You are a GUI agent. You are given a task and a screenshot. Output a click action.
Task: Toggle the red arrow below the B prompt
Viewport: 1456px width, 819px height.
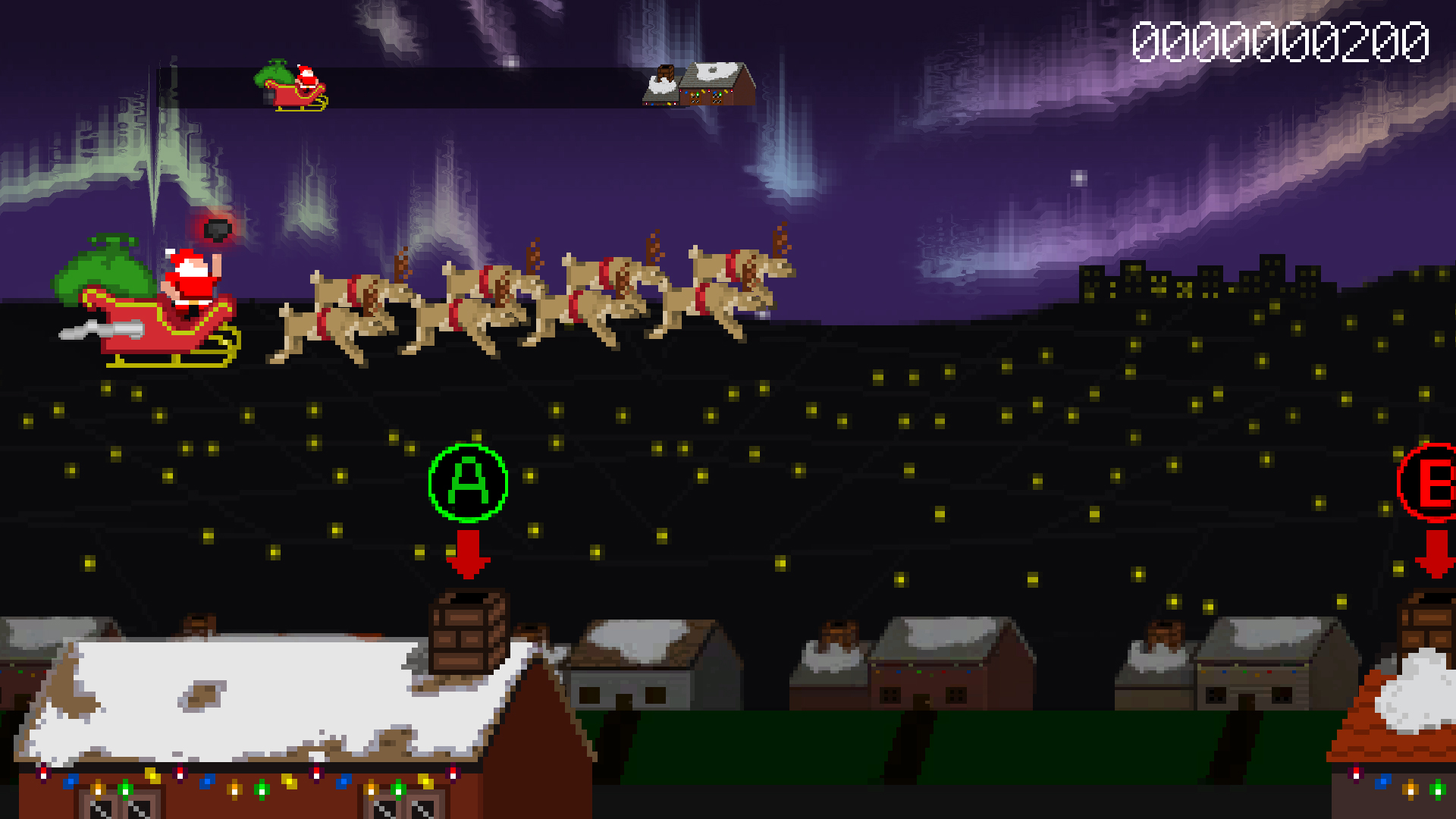(x=1433, y=554)
